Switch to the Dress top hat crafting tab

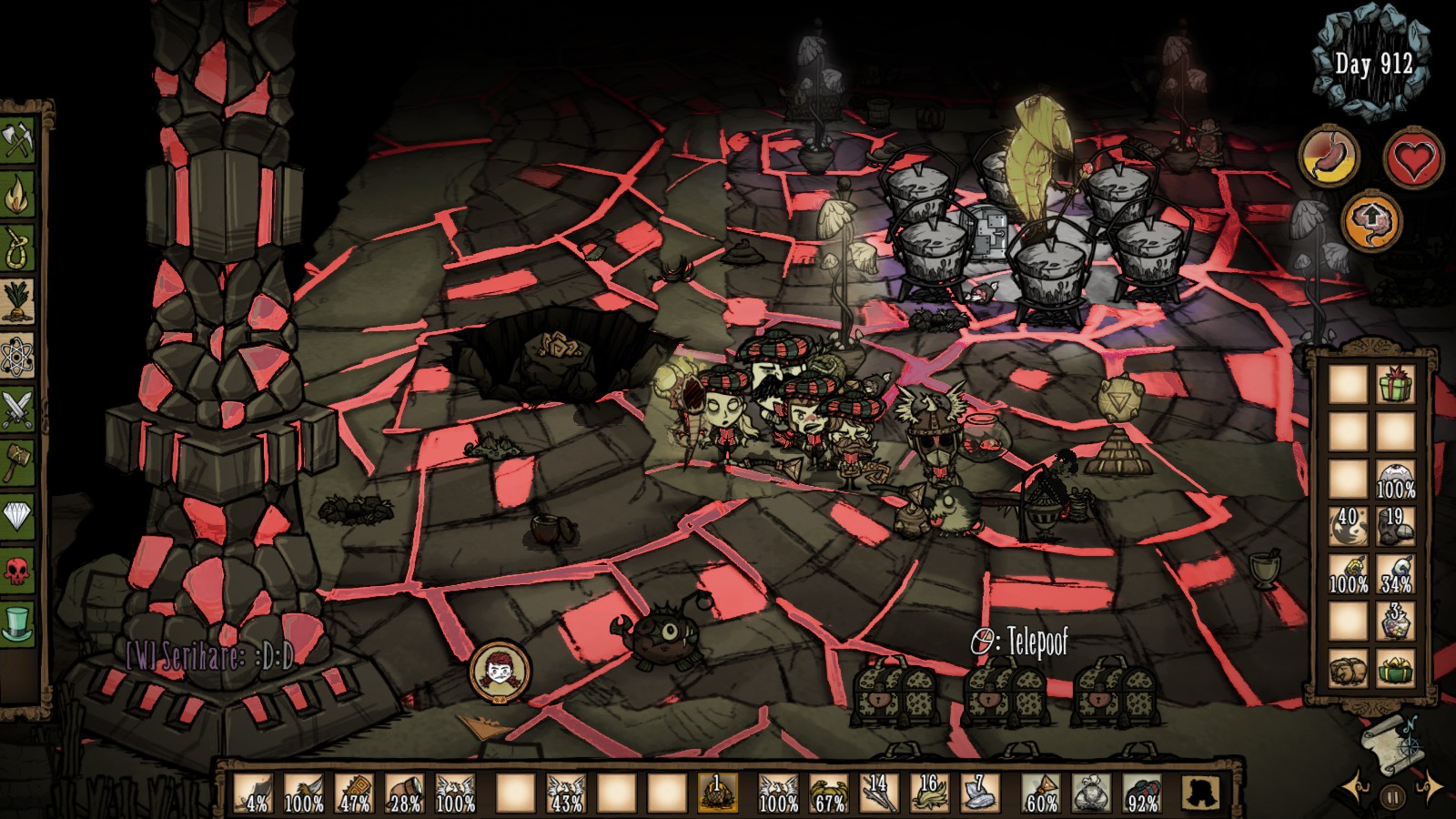(17, 623)
